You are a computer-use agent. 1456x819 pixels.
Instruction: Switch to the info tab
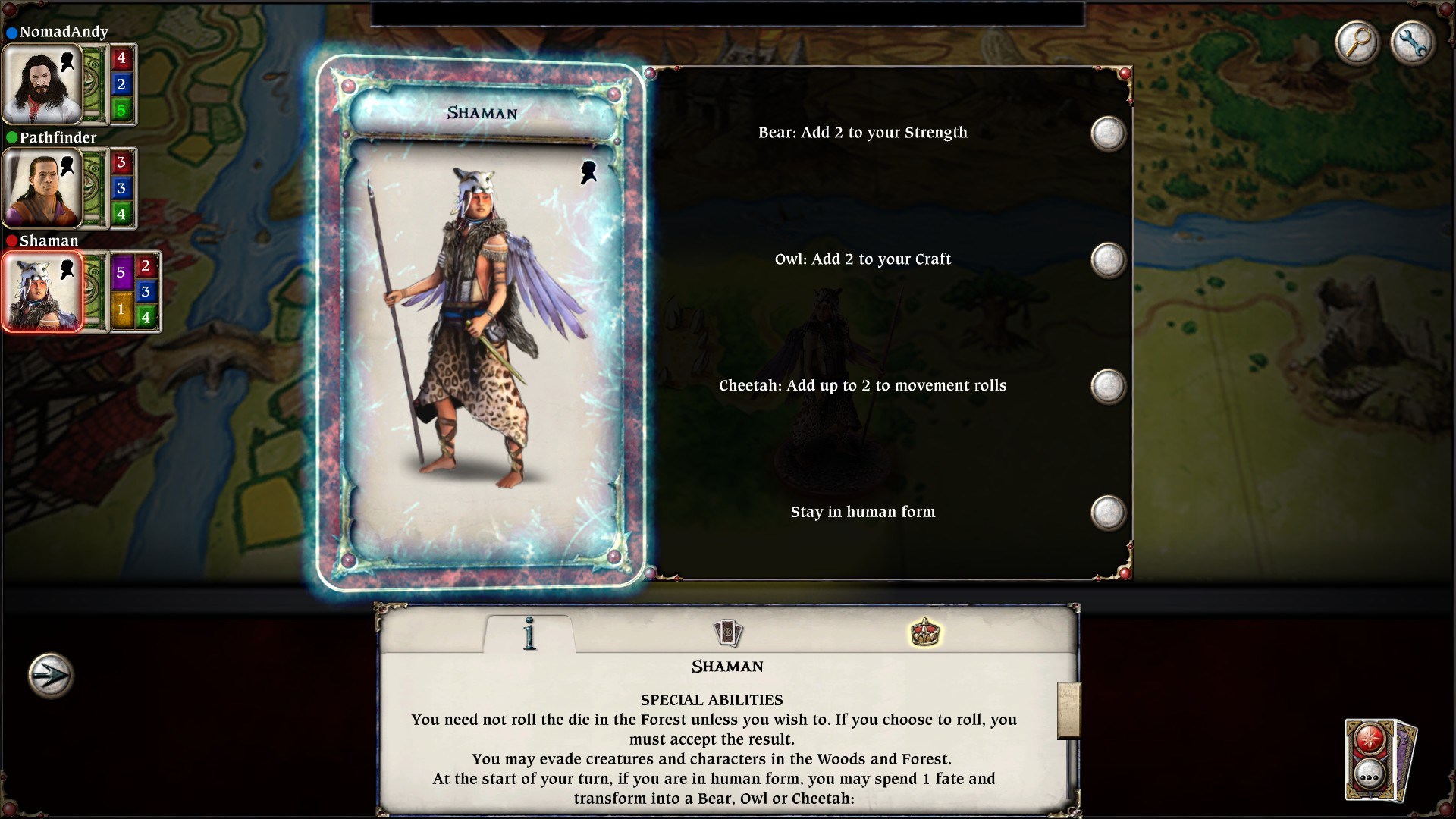(529, 634)
